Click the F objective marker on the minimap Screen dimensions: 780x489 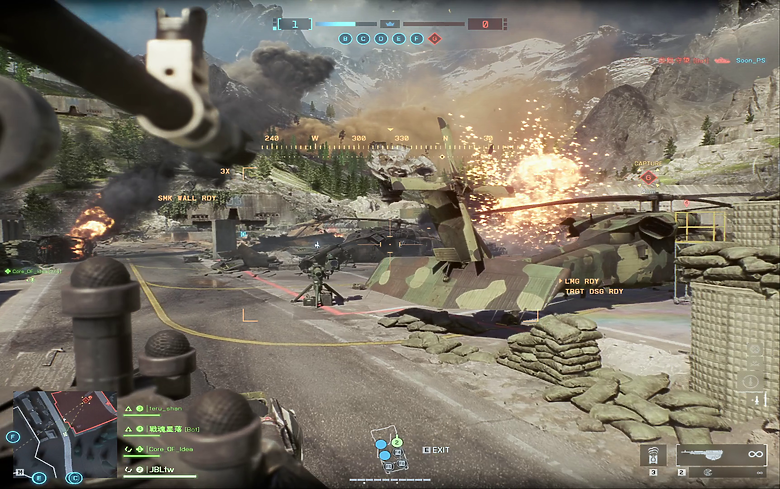click(12, 437)
